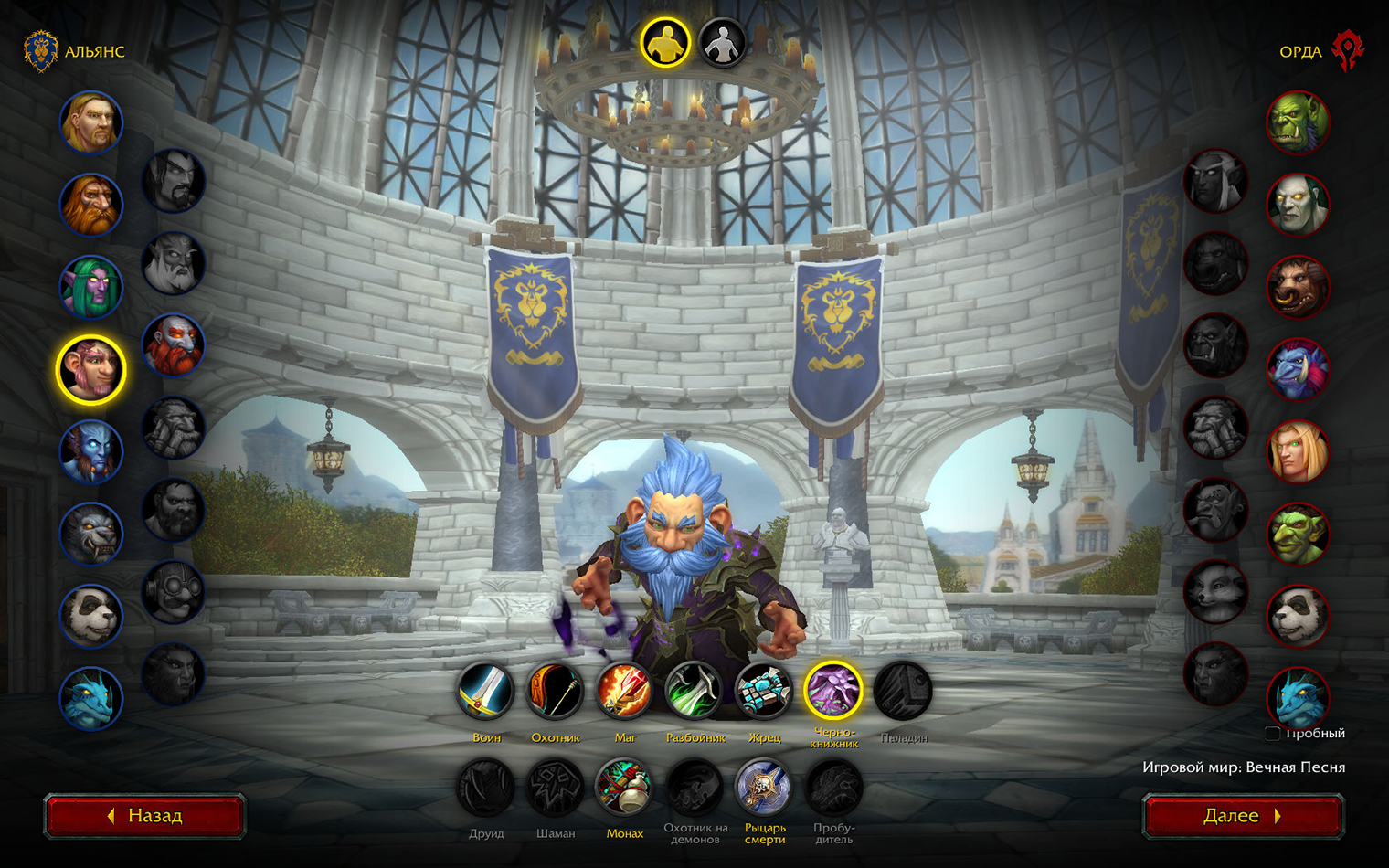Choose the Разбойник rogue class
The height and width of the screenshot is (868, 1389).
tap(694, 692)
